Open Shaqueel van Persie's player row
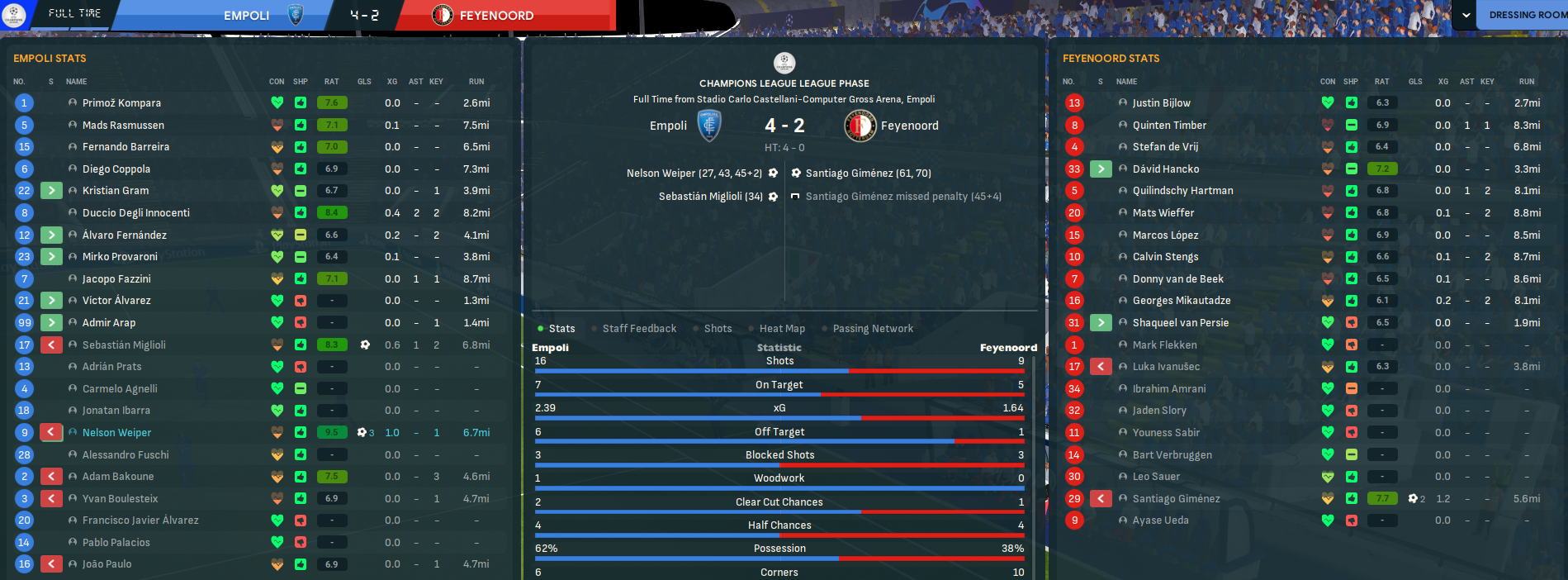This screenshot has width=1568, height=580. (x=1180, y=323)
